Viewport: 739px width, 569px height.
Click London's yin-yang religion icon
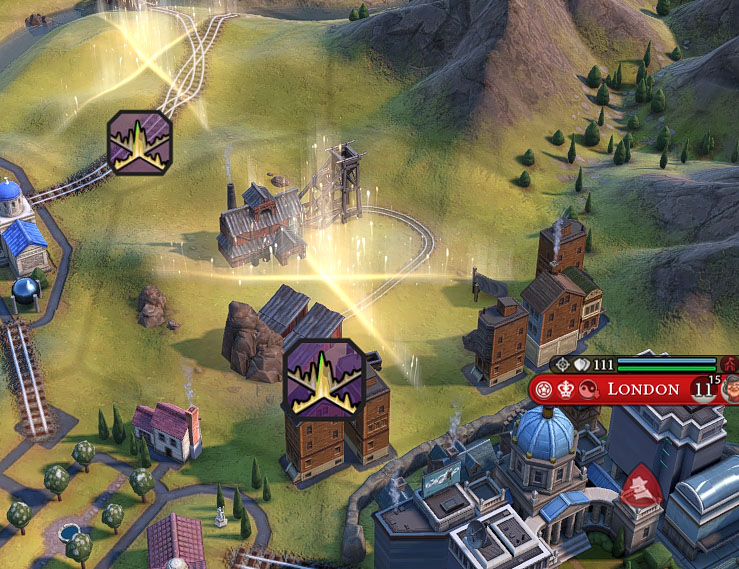point(589,389)
